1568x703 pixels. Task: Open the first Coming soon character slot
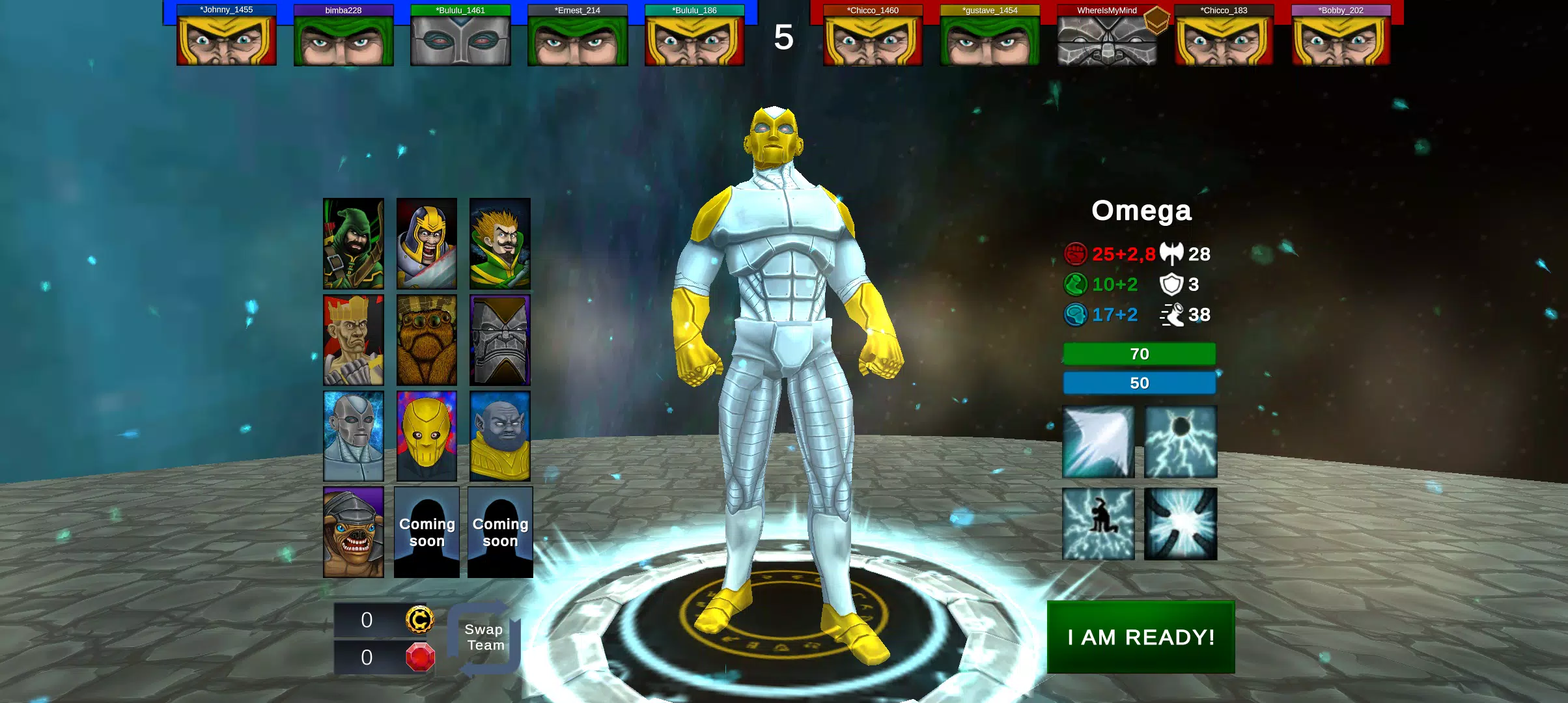(427, 532)
